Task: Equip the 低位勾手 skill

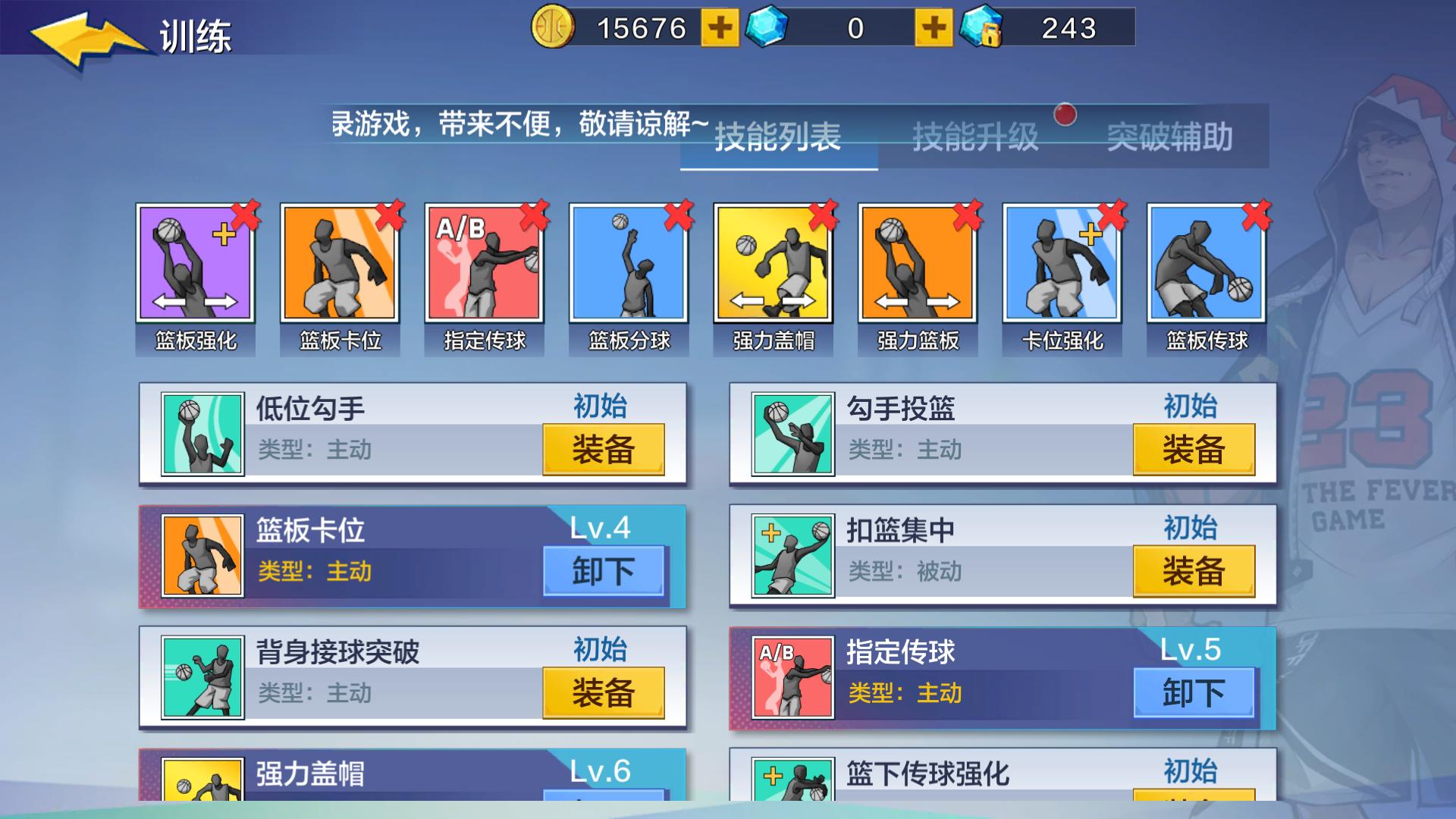Action: tap(603, 449)
